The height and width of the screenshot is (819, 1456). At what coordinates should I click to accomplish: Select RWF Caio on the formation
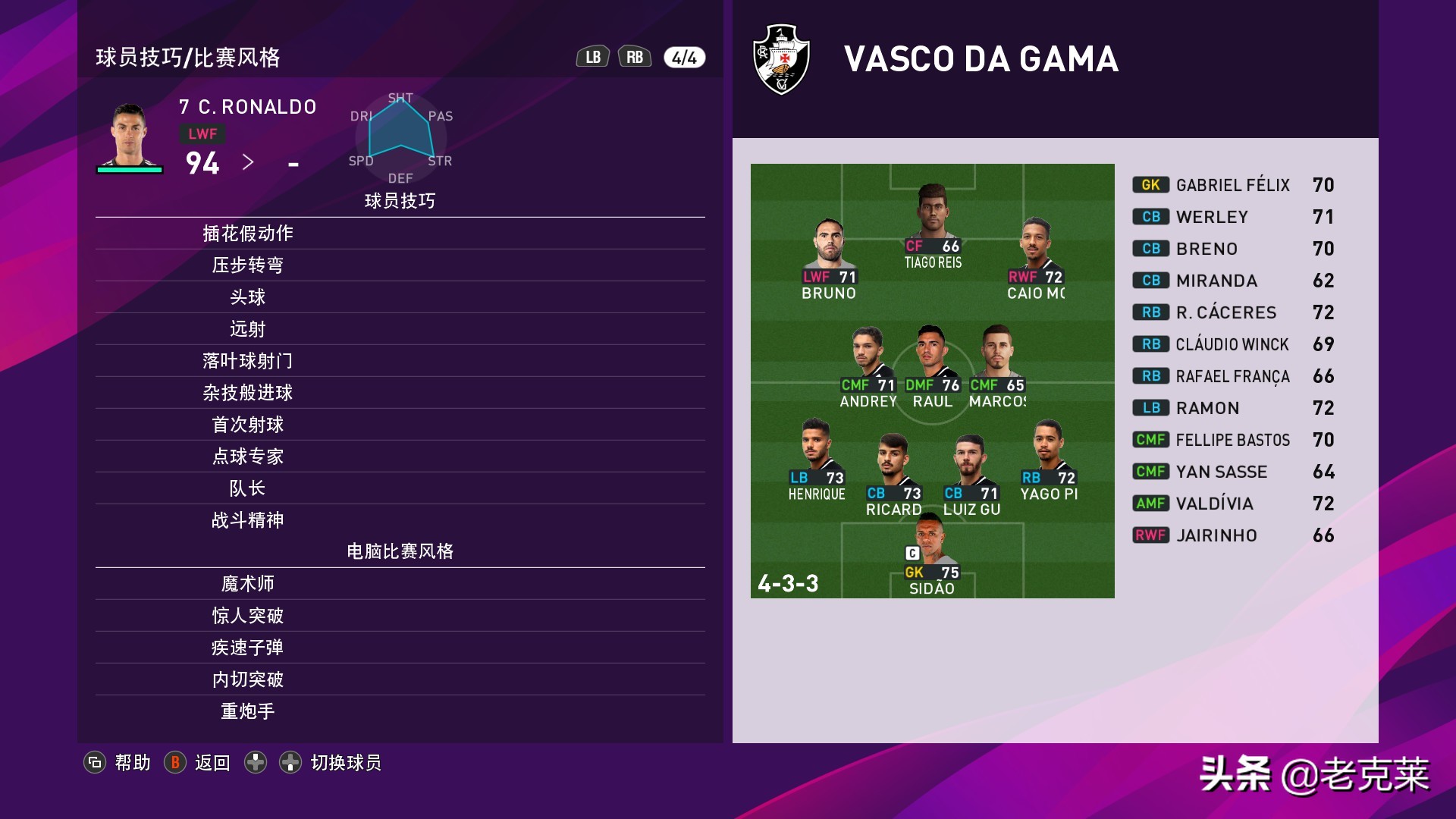[x=1035, y=258]
